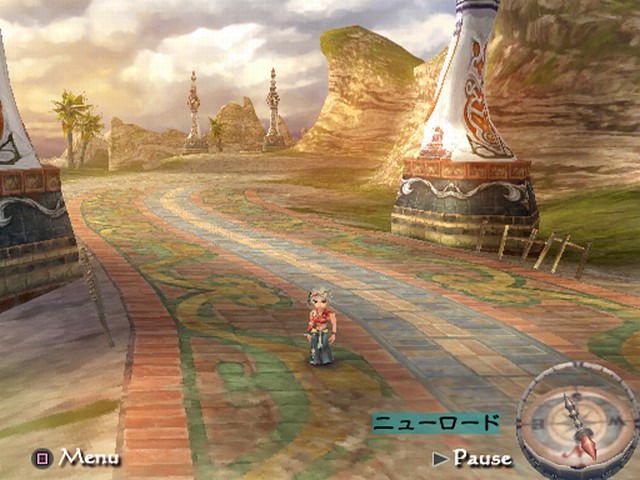Select the compass minimap
The width and height of the screenshot is (640, 480).
pyautogui.click(x=576, y=420)
